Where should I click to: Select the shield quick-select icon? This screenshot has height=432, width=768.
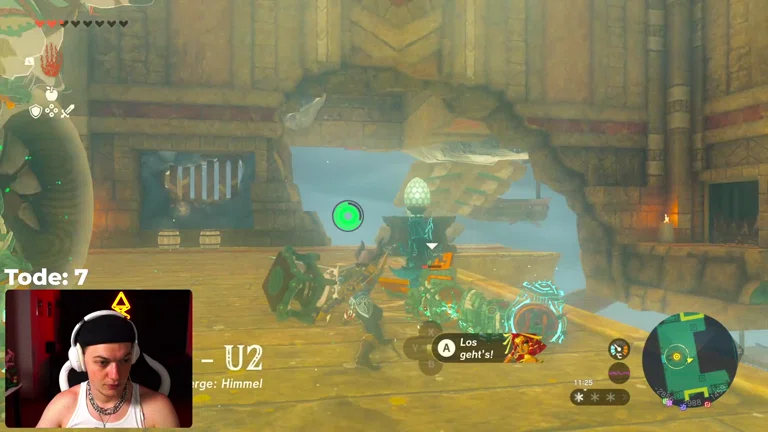click(x=36, y=111)
